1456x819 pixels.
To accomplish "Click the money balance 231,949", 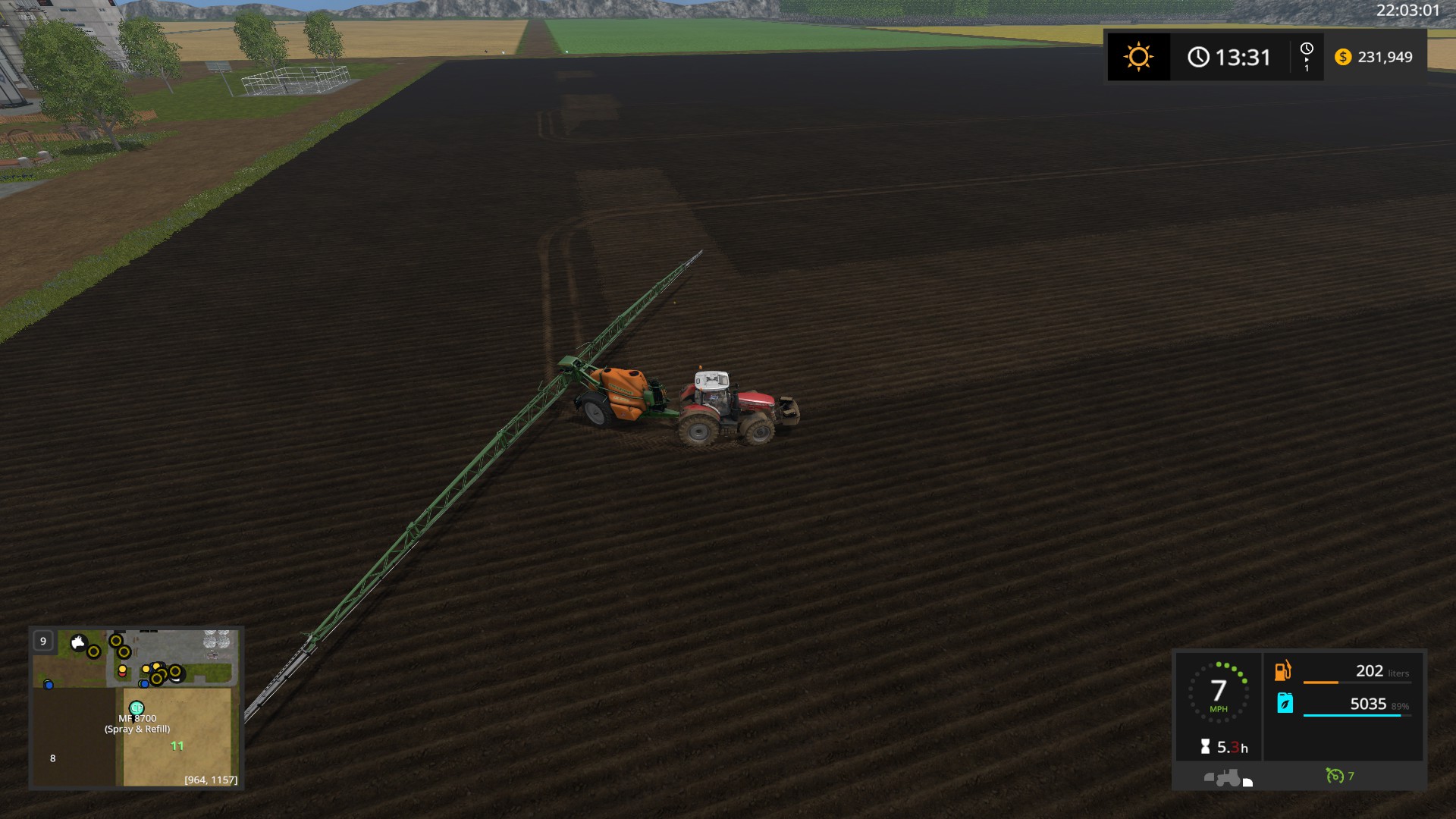I will 1385,57.
